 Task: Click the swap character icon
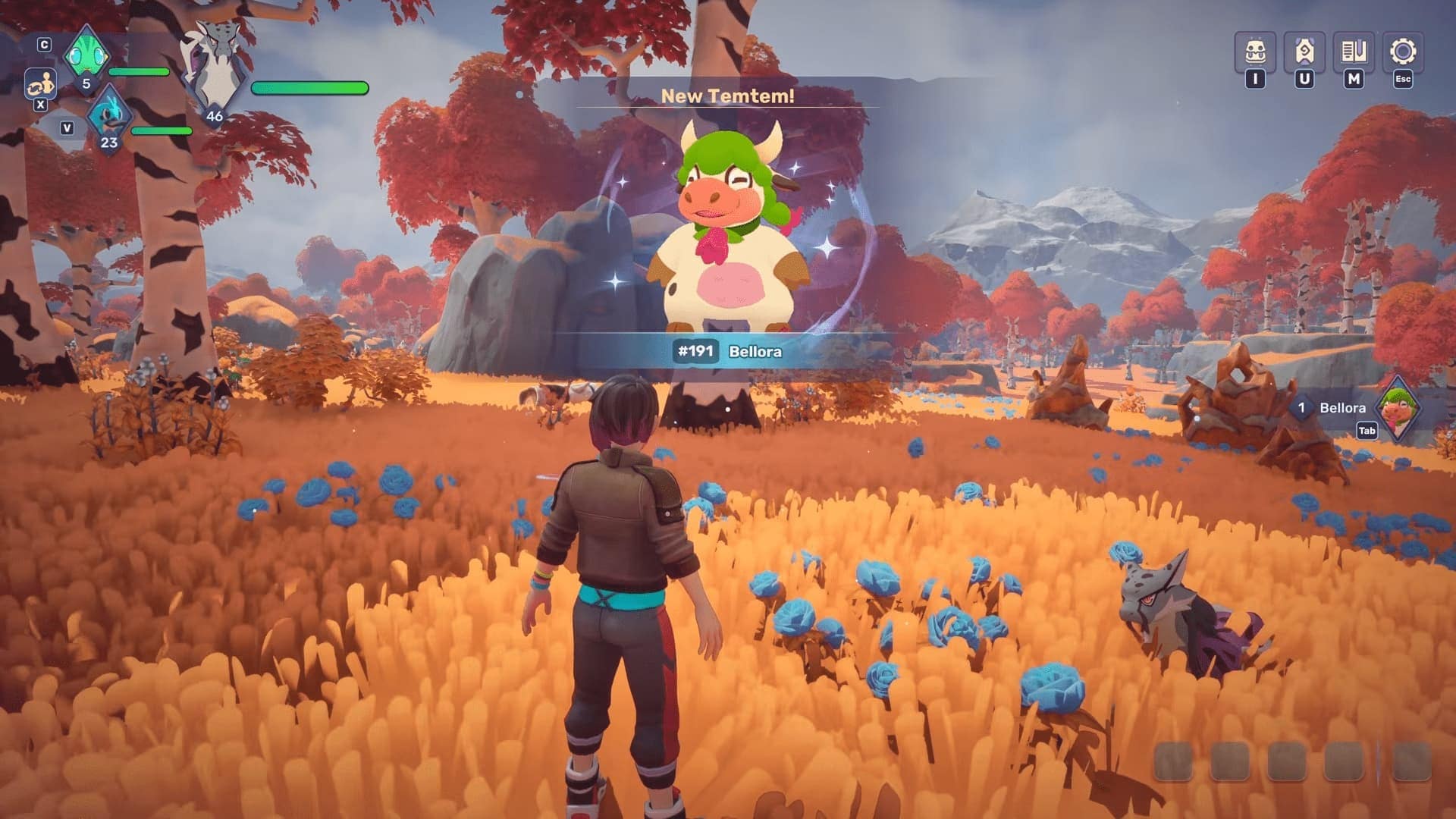pos(40,83)
